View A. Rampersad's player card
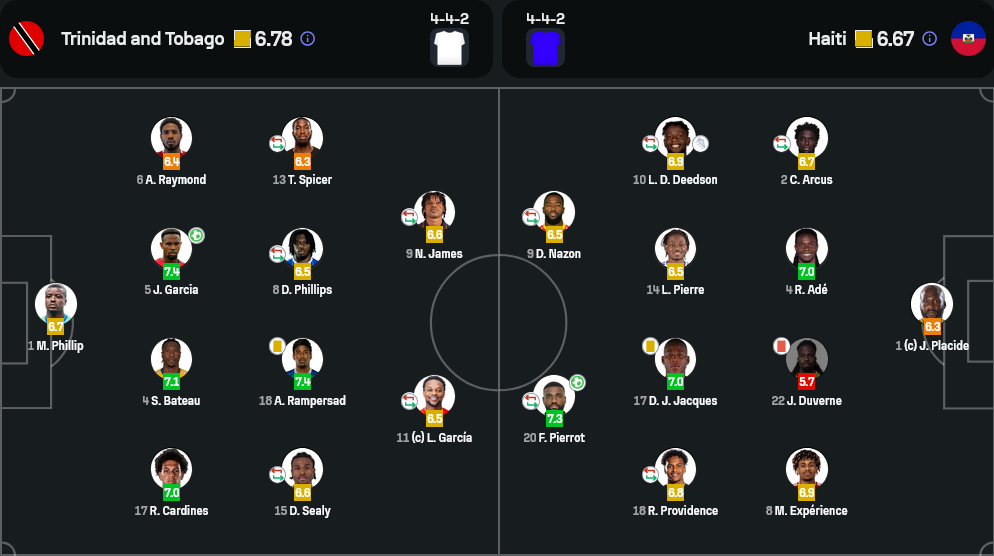This screenshot has height=556, width=994. click(302, 360)
